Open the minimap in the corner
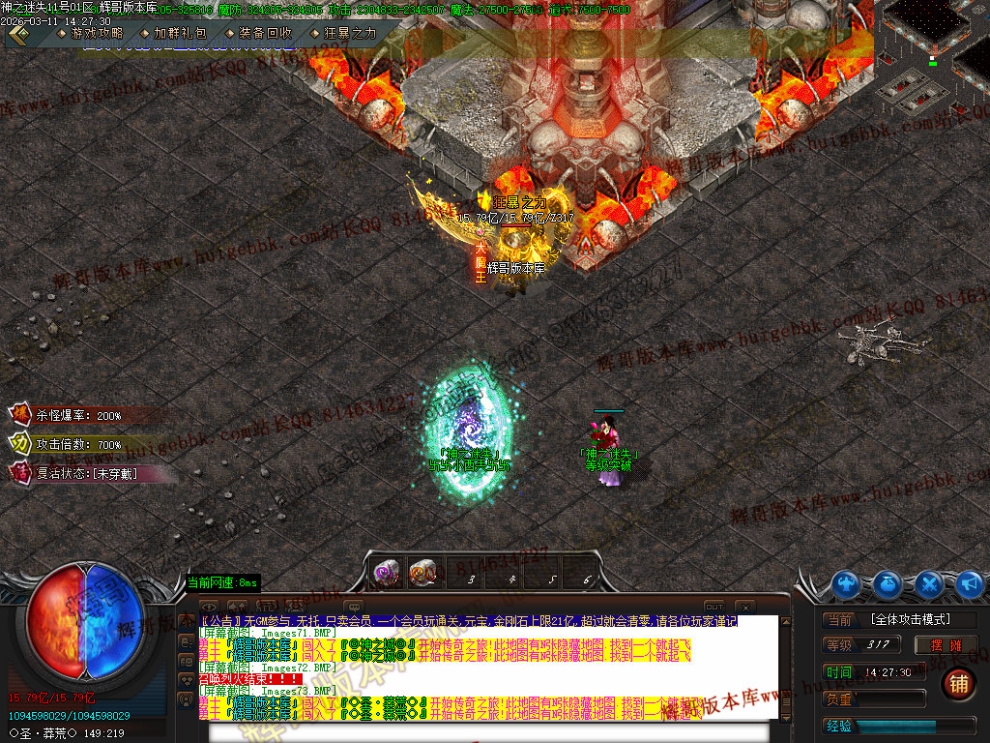The width and height of the screenshot is (990, 743). pyautogui.click(x=932, y=48)
